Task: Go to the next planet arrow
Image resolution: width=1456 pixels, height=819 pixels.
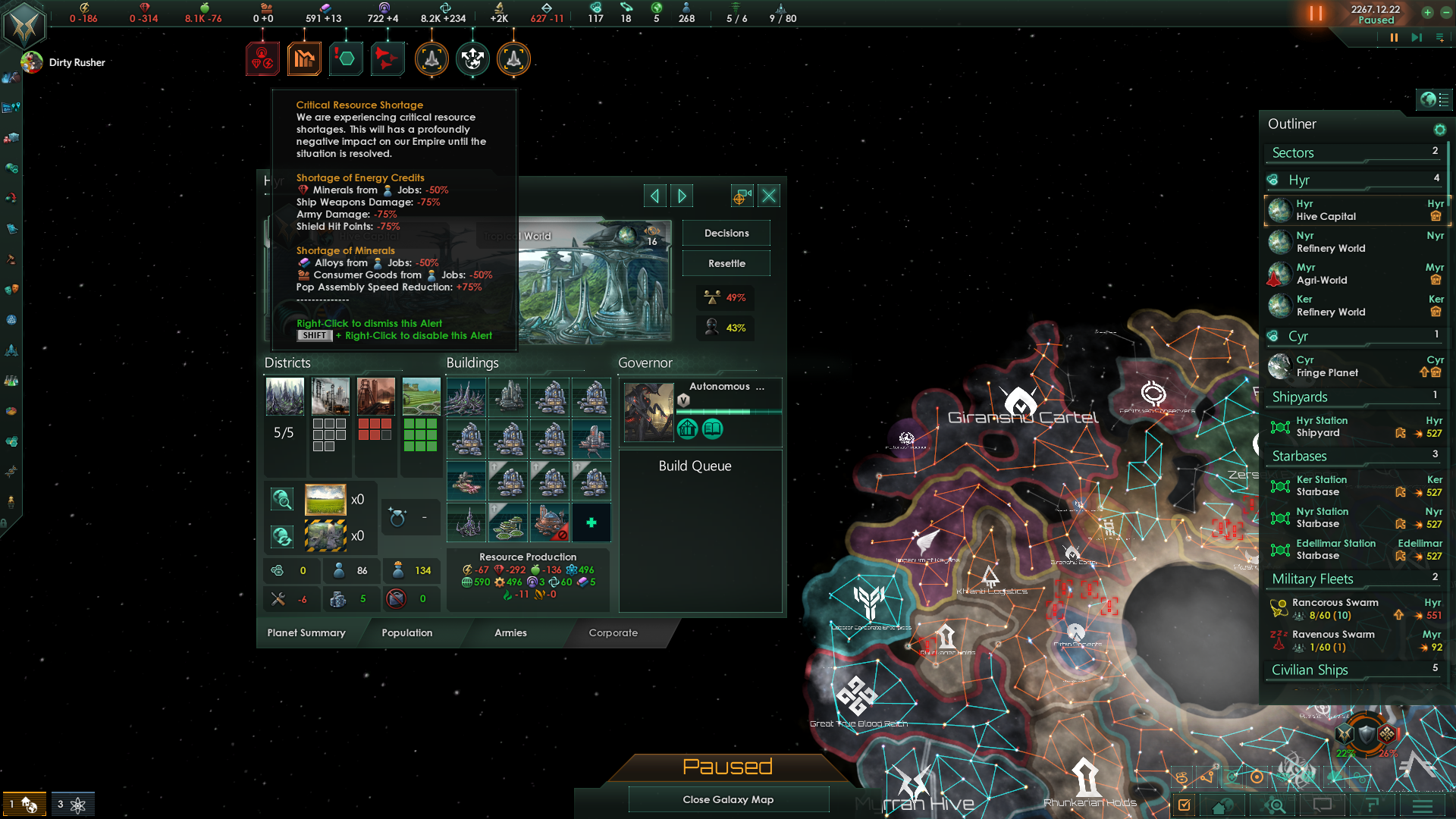Action: (682, 196)
